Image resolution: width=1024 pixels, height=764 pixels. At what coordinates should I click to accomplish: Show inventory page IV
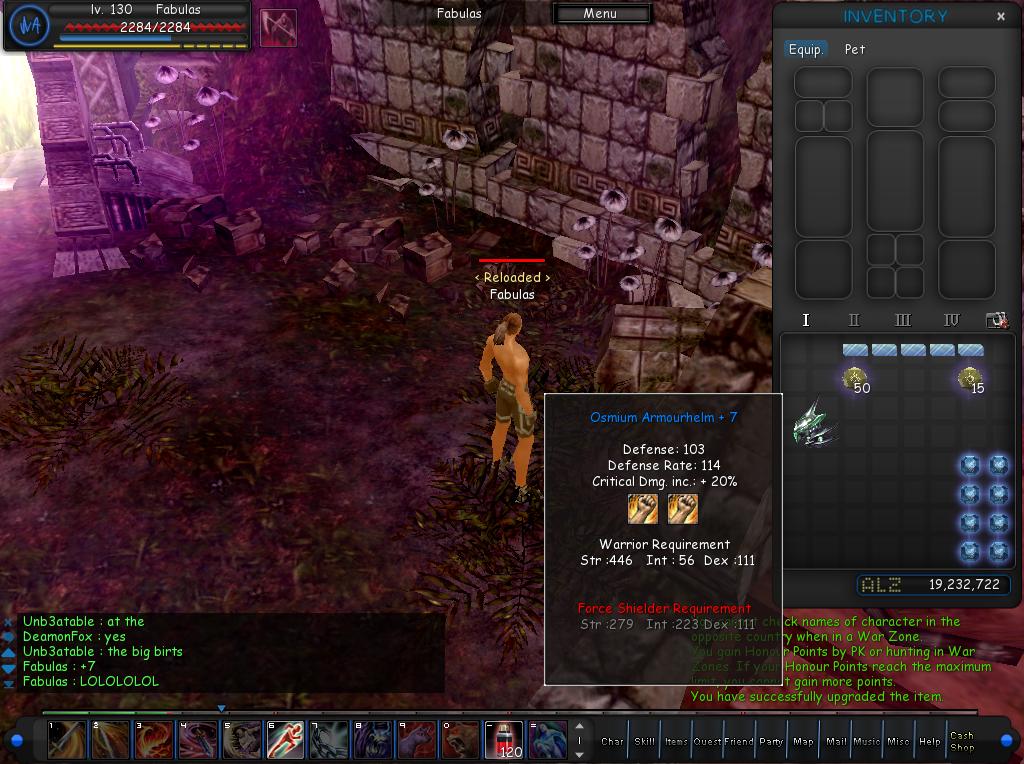pos(952,320)
